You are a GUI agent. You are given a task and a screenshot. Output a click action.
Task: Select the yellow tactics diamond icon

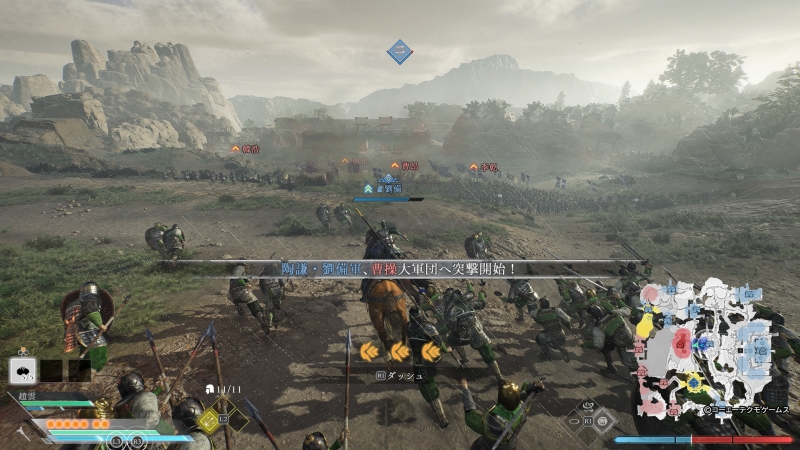(208, 421)
